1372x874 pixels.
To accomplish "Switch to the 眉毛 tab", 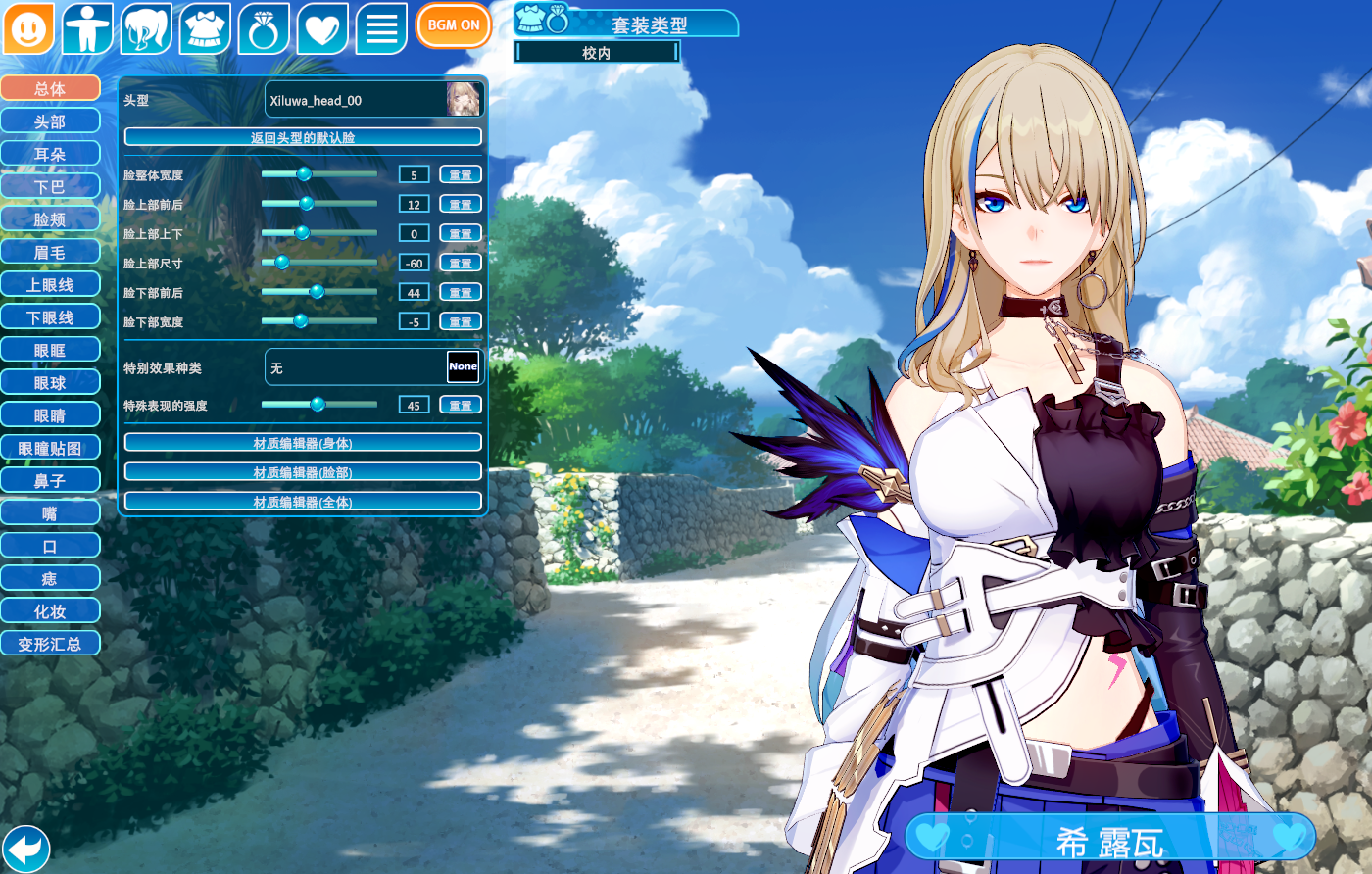I will click(x=50, y=252).
